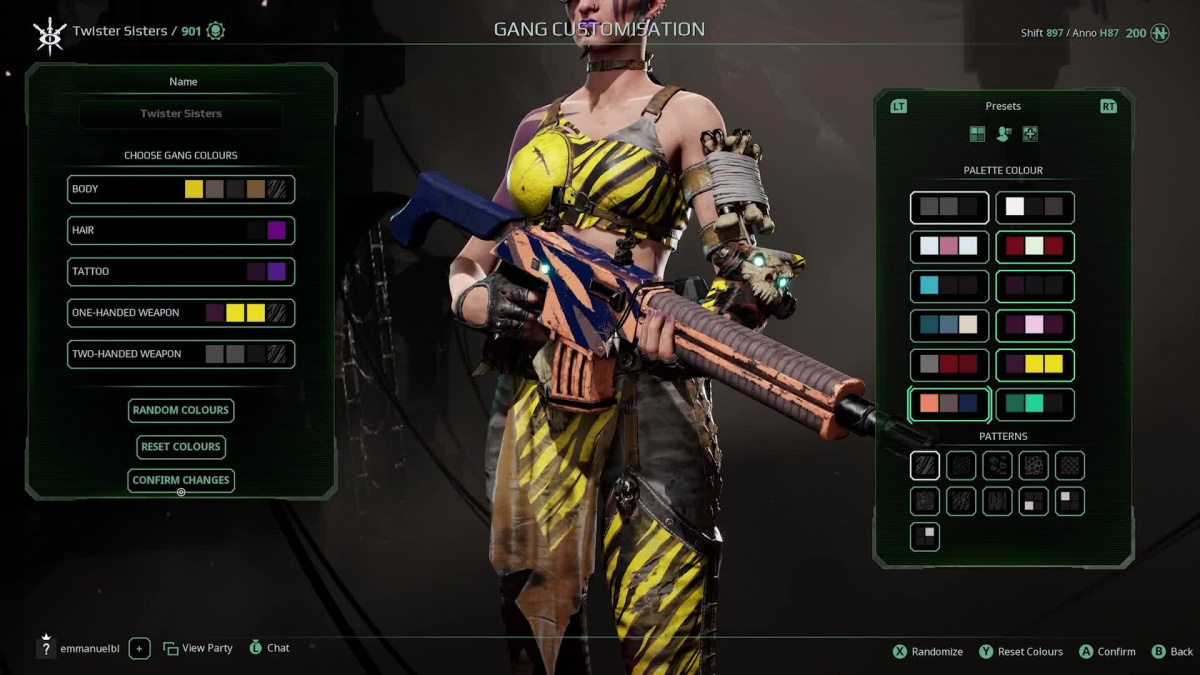Choose the orange, grey and blue palette
This screenshot has height=675, width=1200.
(x=949, y=405)
